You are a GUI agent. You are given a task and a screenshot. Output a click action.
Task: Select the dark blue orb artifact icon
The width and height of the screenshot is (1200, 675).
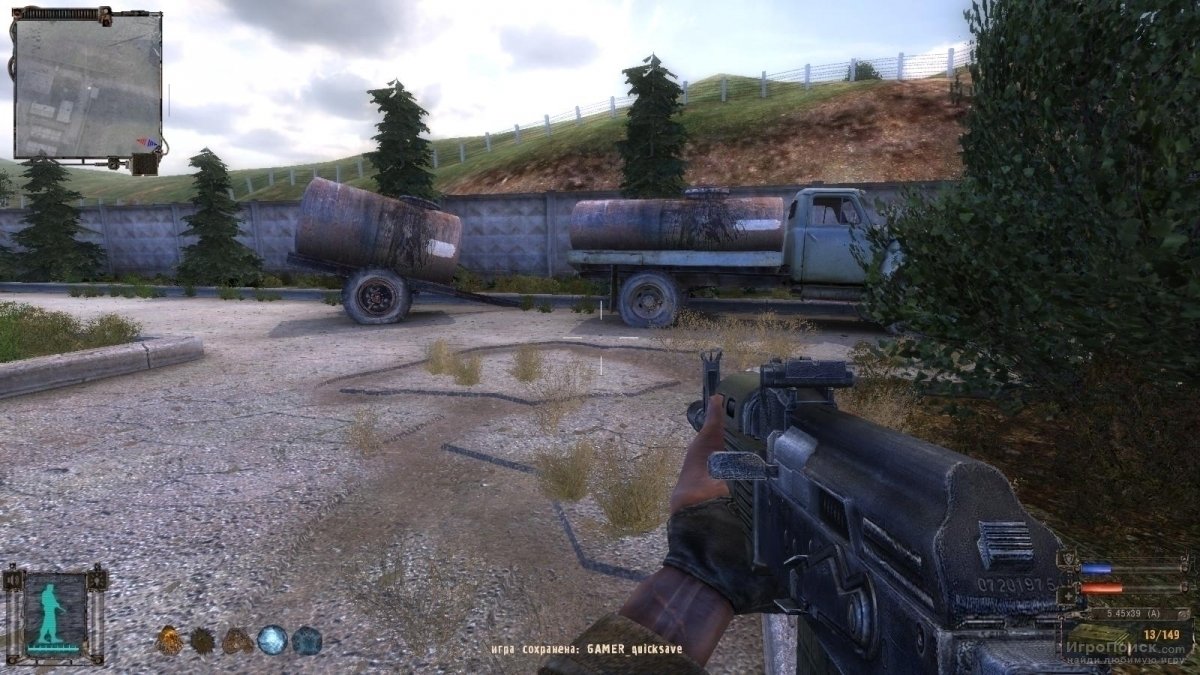(x=306, y=639)
